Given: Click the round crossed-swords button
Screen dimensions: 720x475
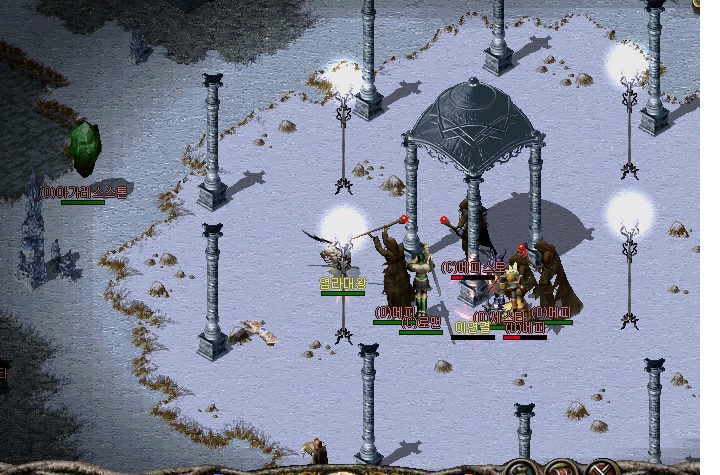Looking at the screenshot, I should [x=604, y=470].
